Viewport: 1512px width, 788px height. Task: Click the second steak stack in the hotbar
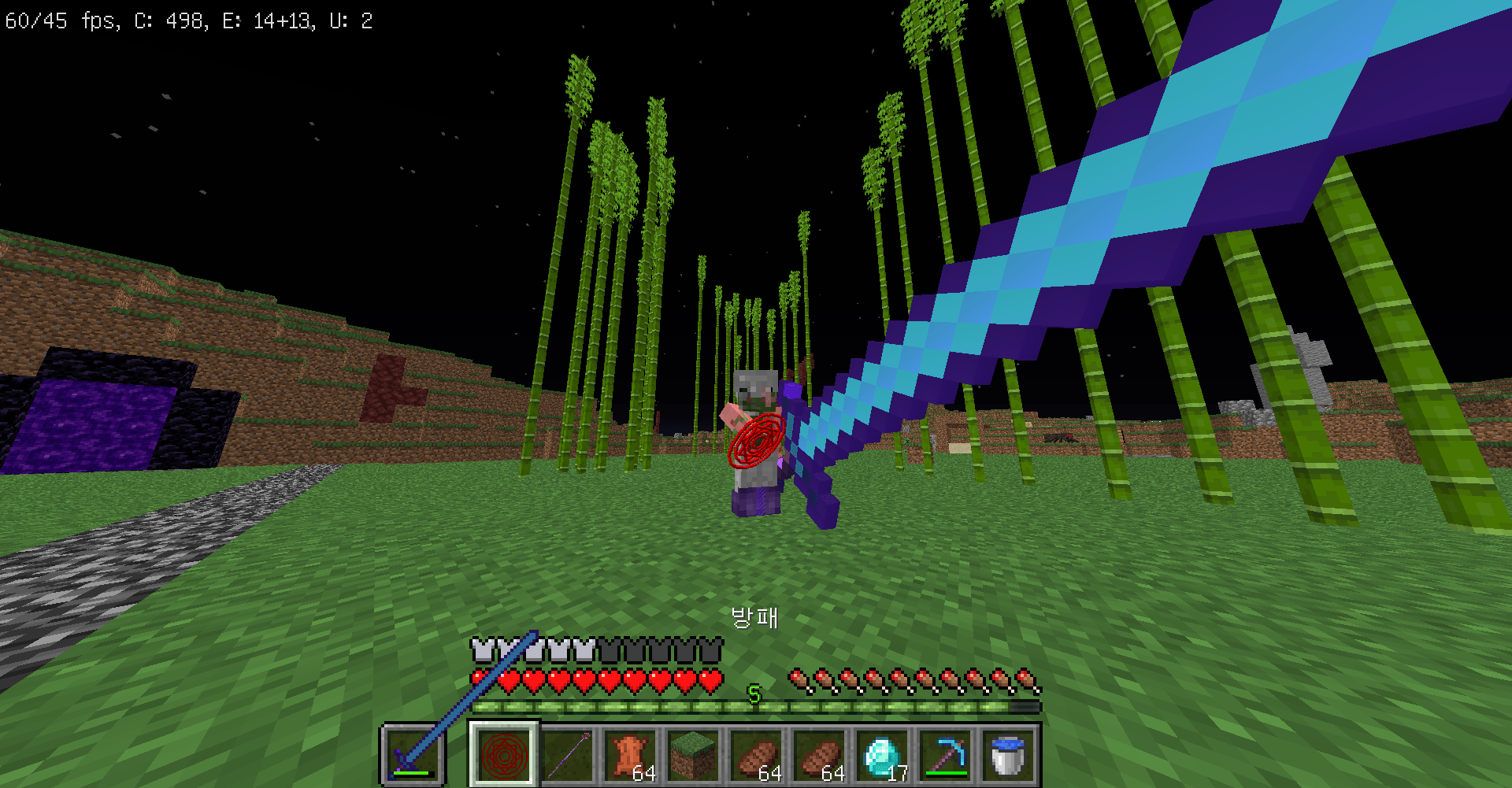[821, 756]
